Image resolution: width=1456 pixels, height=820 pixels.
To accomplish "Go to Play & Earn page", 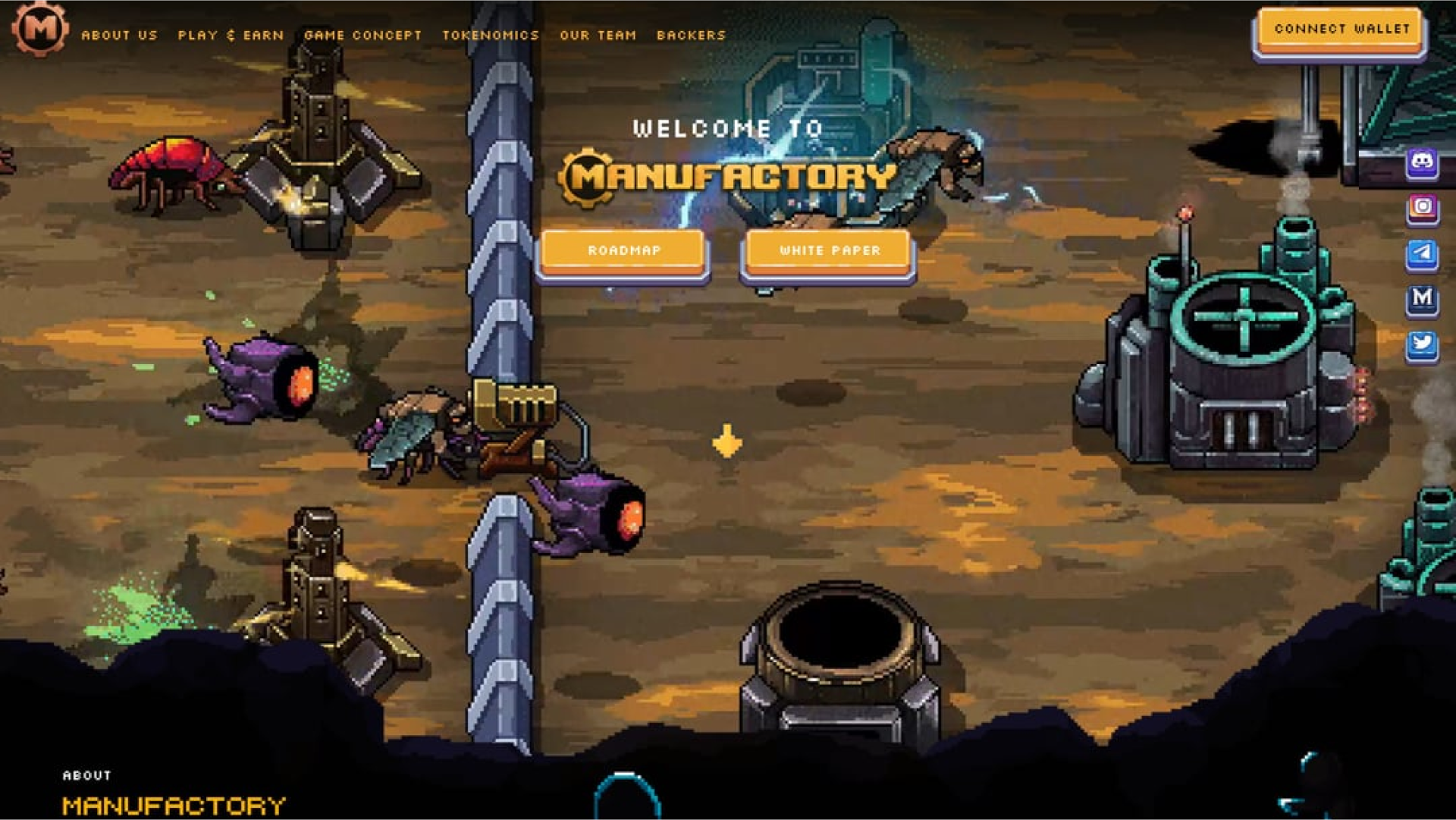I will click(x=231, y=35).
